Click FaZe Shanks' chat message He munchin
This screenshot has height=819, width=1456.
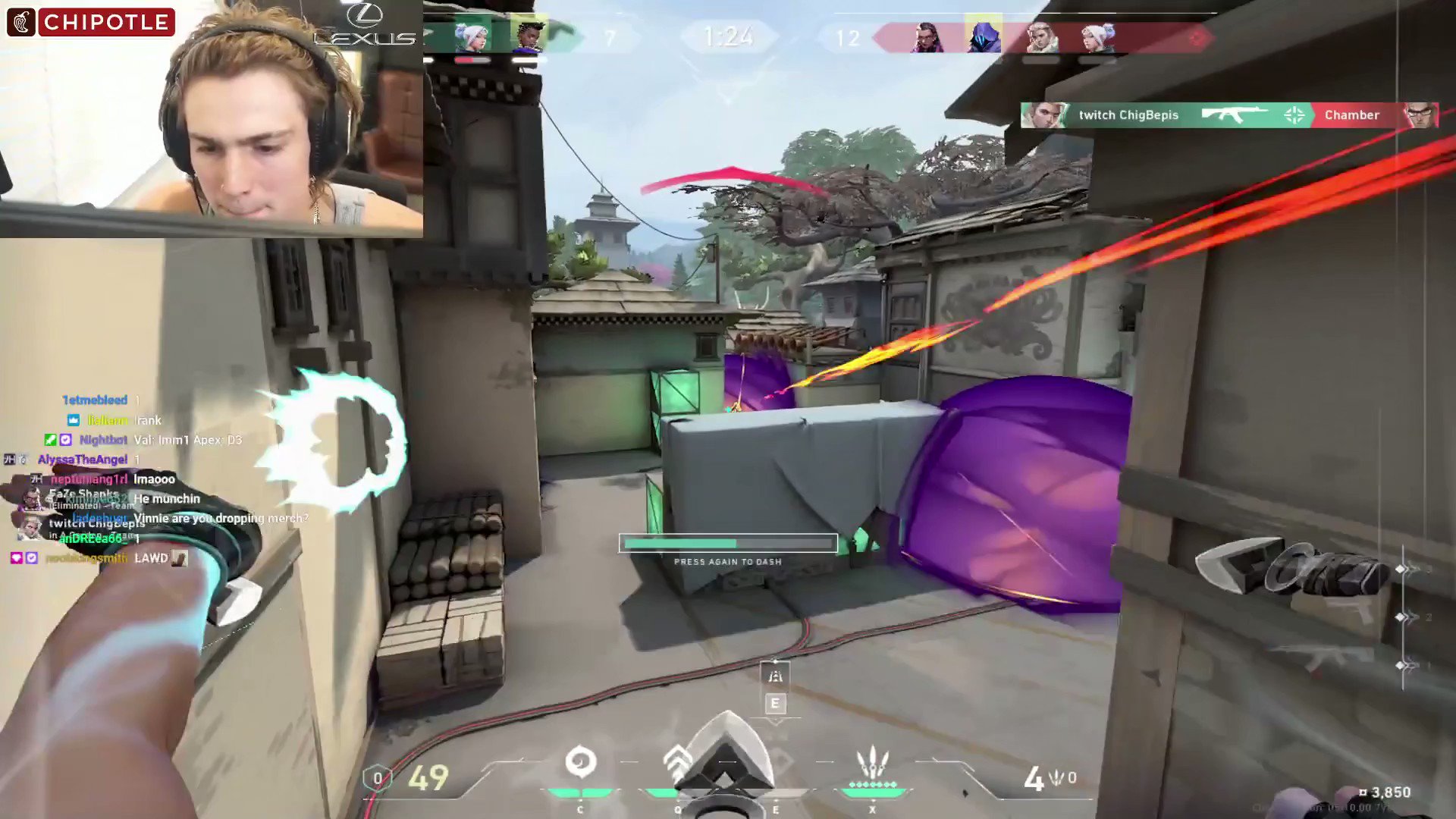point(167,498)
